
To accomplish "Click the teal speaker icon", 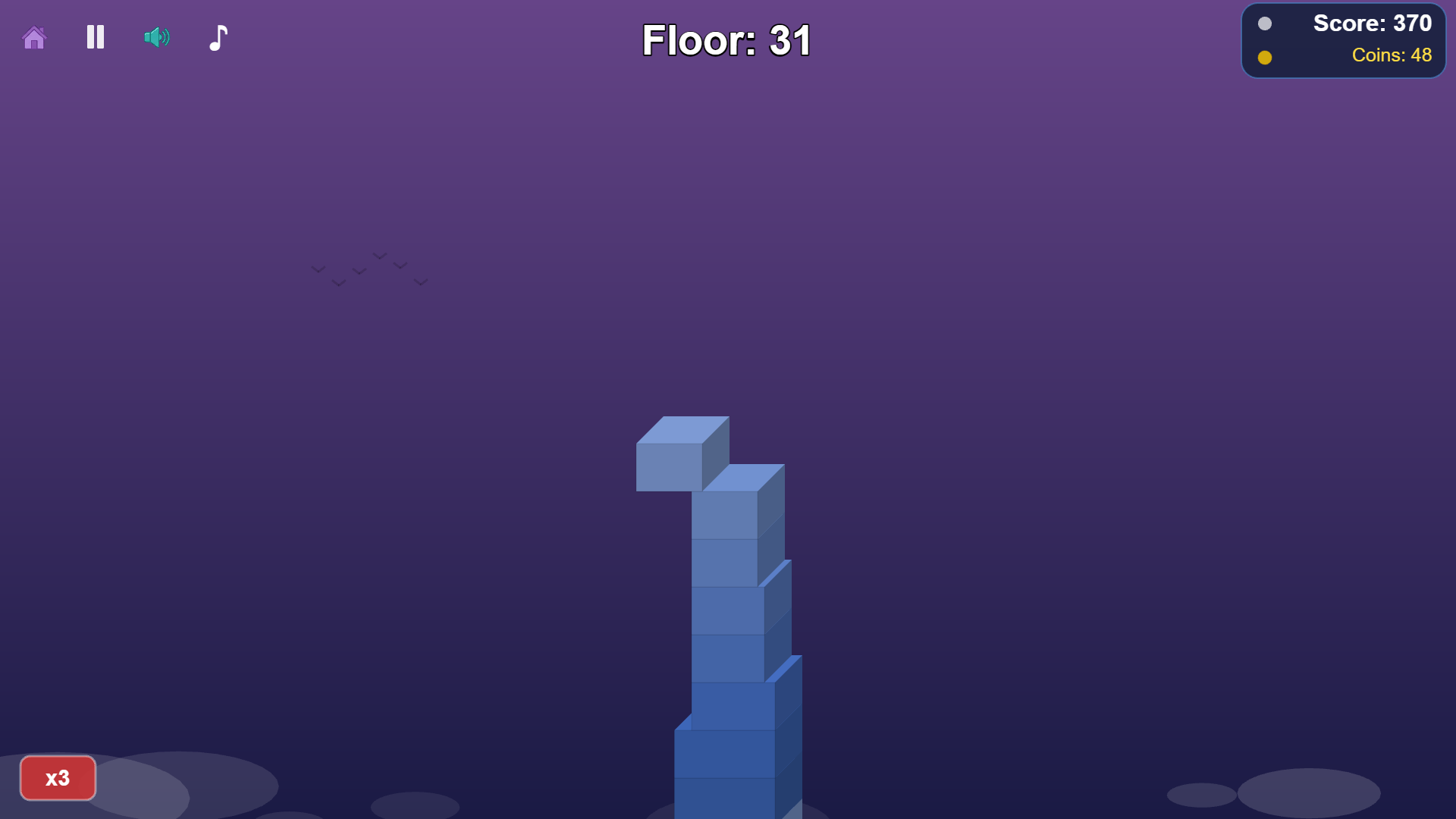I will coord(155,37).
